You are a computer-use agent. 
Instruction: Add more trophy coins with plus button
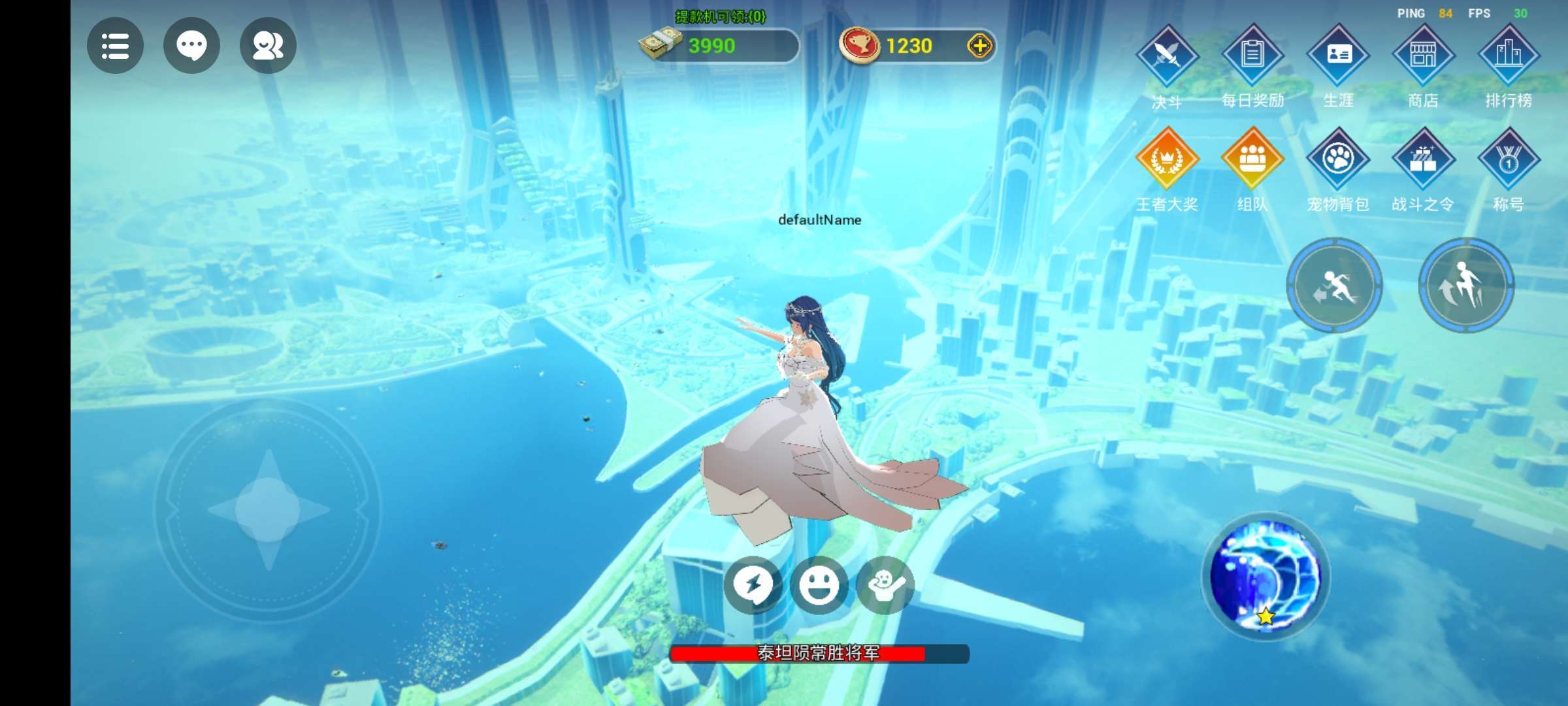(x=979, y=46)
